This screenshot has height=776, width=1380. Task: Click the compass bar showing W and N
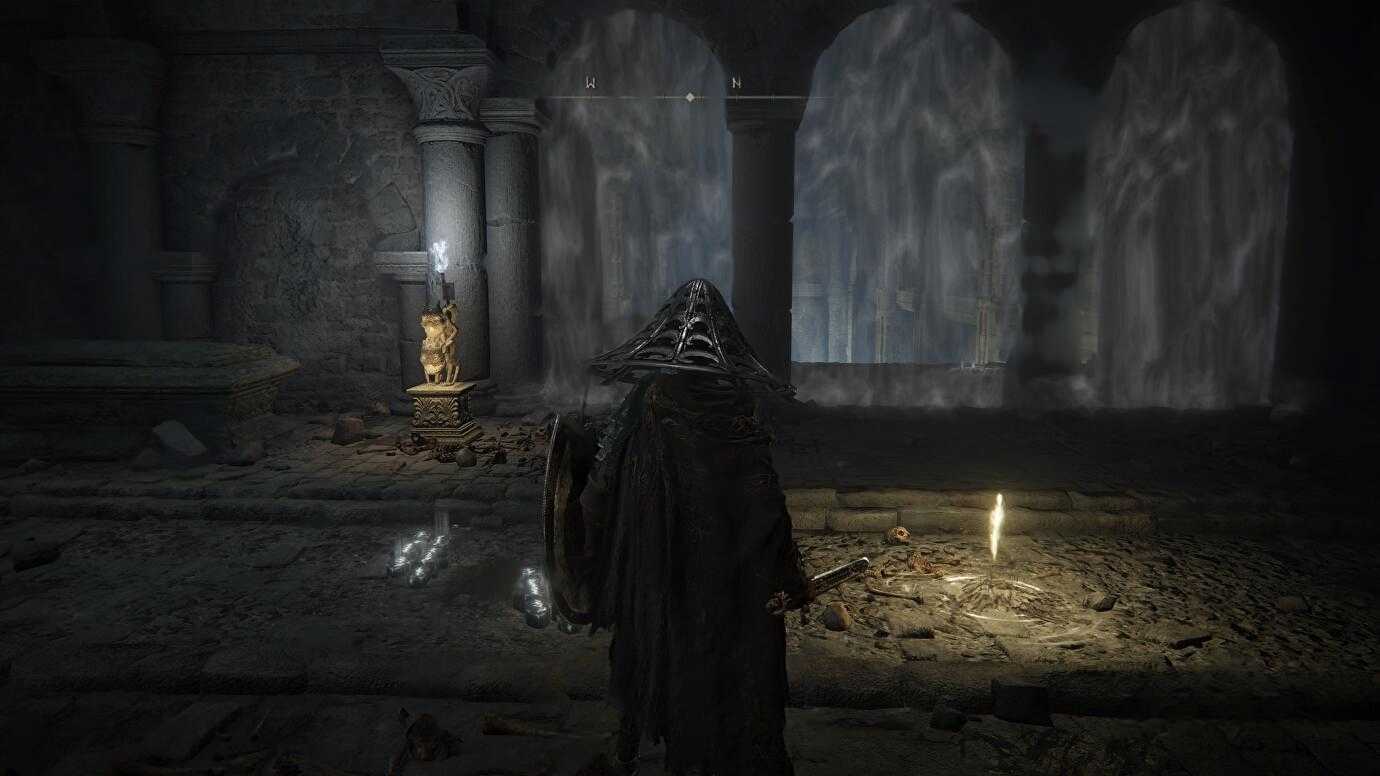(x=689, y=96)
